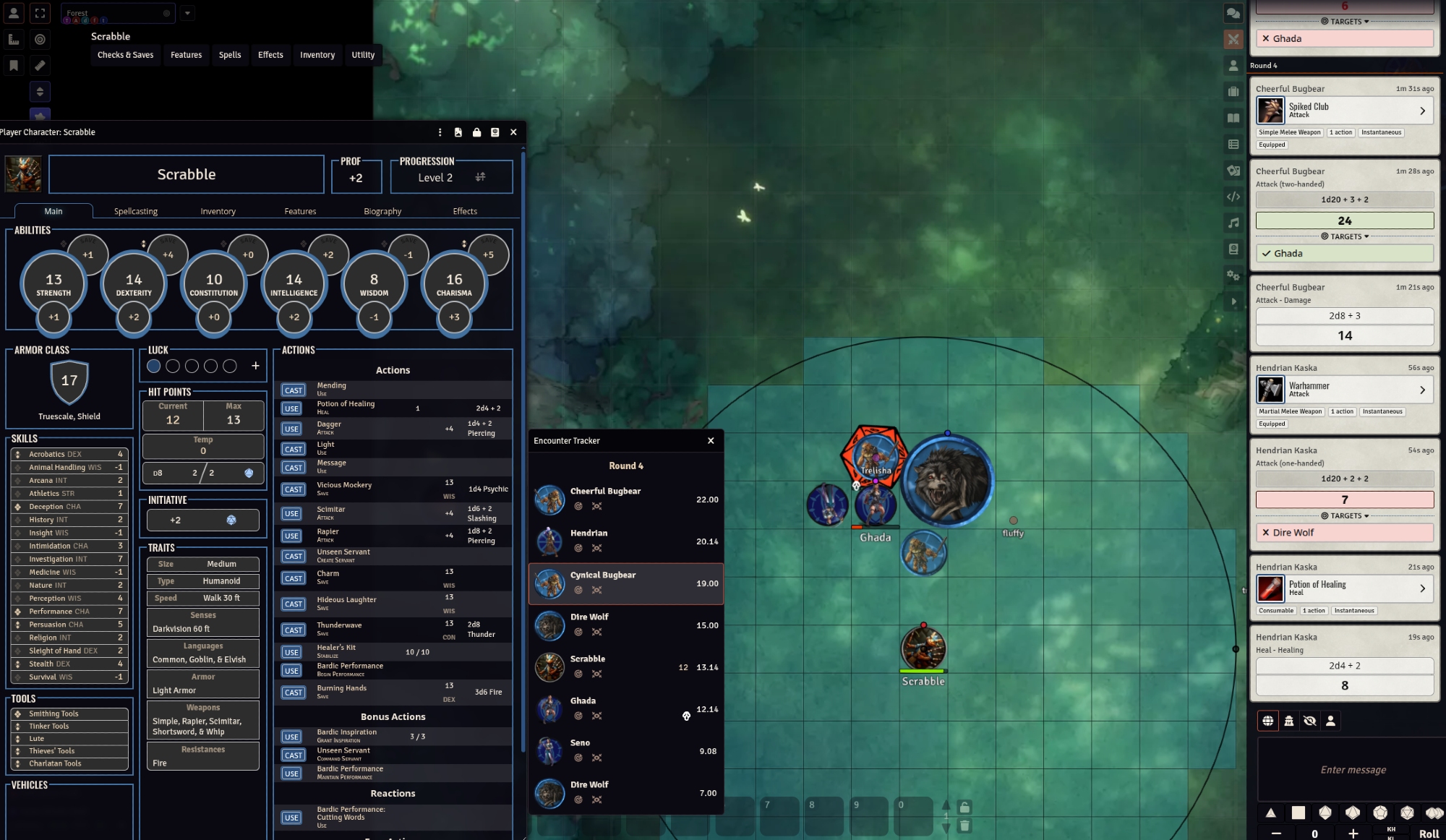Screen dimensions: 1446x840
Task: Open Checks & Saves menu
Action: tap(125, 55)
